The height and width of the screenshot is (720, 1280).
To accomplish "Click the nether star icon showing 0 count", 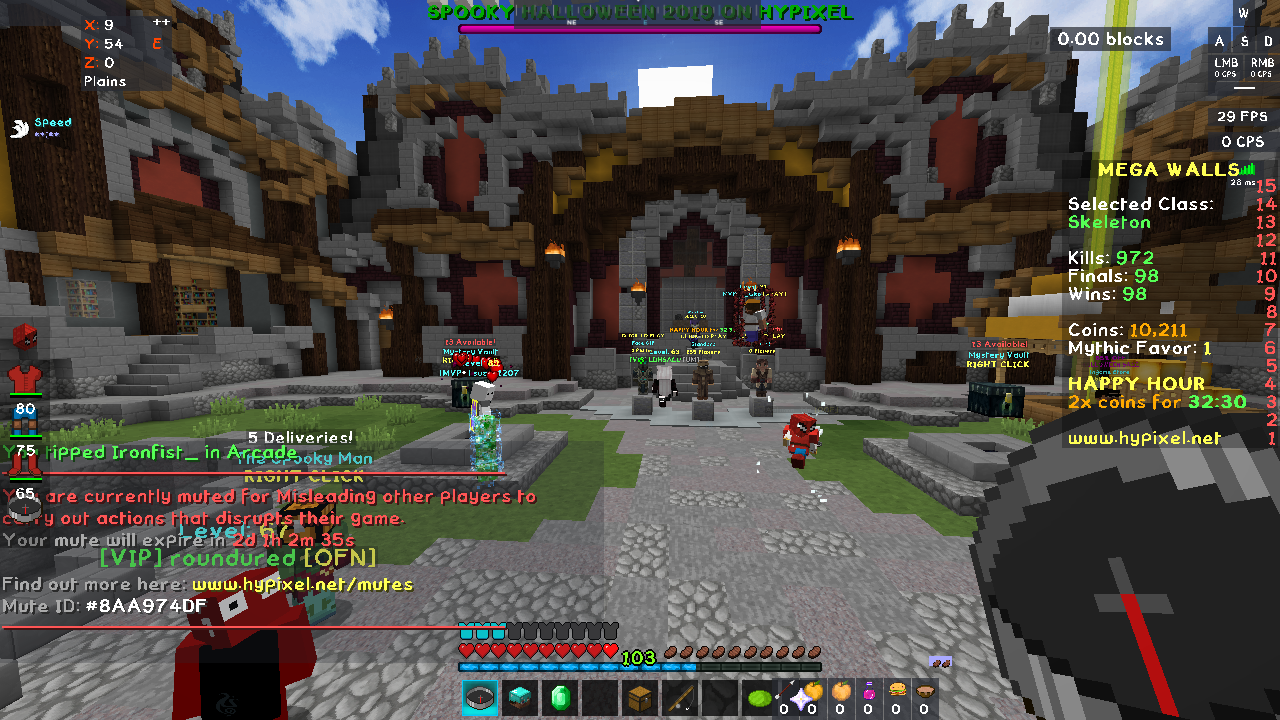I will [x=801, y=697].
